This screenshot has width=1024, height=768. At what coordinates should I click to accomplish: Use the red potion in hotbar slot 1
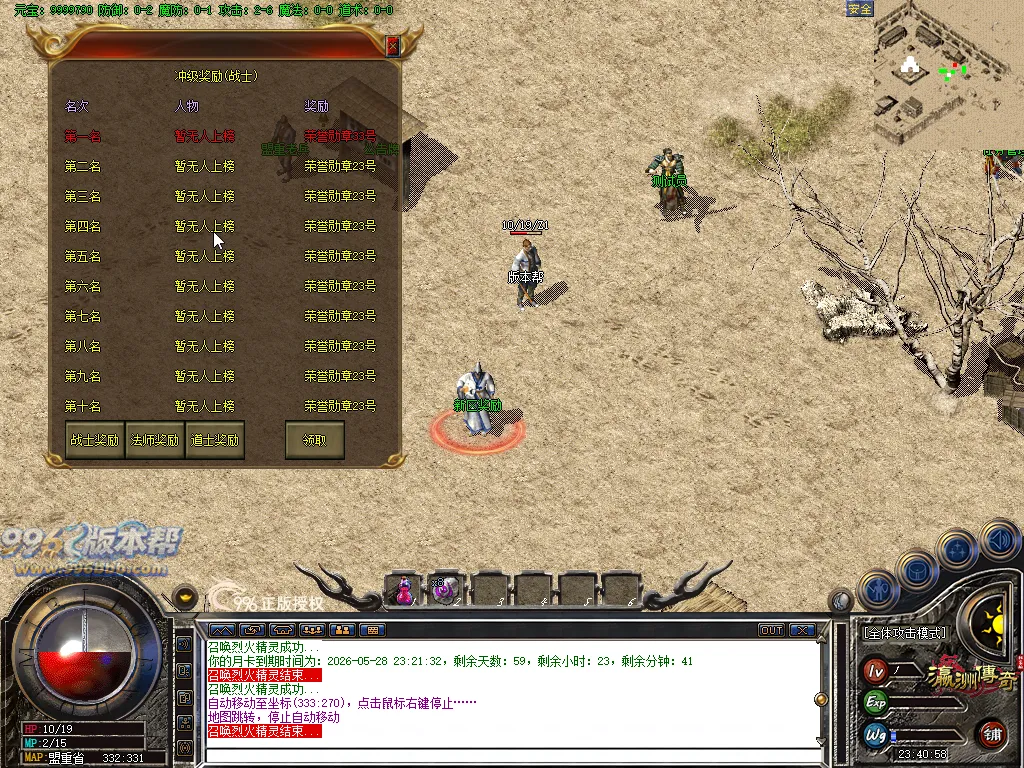tap(403, 590)
